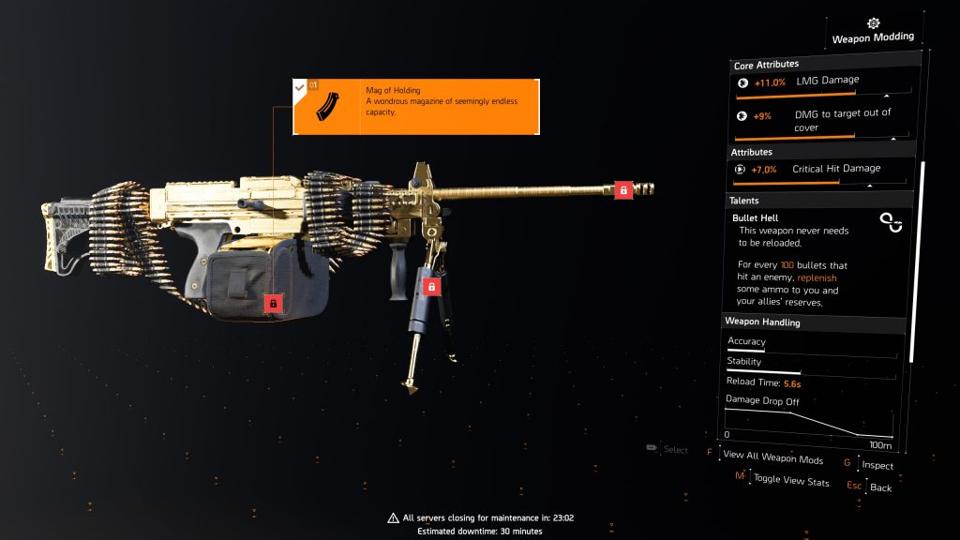960x540 pixels.
Task: Click the locked underbarrel mod slot
Action: click(x=432, y=287)
